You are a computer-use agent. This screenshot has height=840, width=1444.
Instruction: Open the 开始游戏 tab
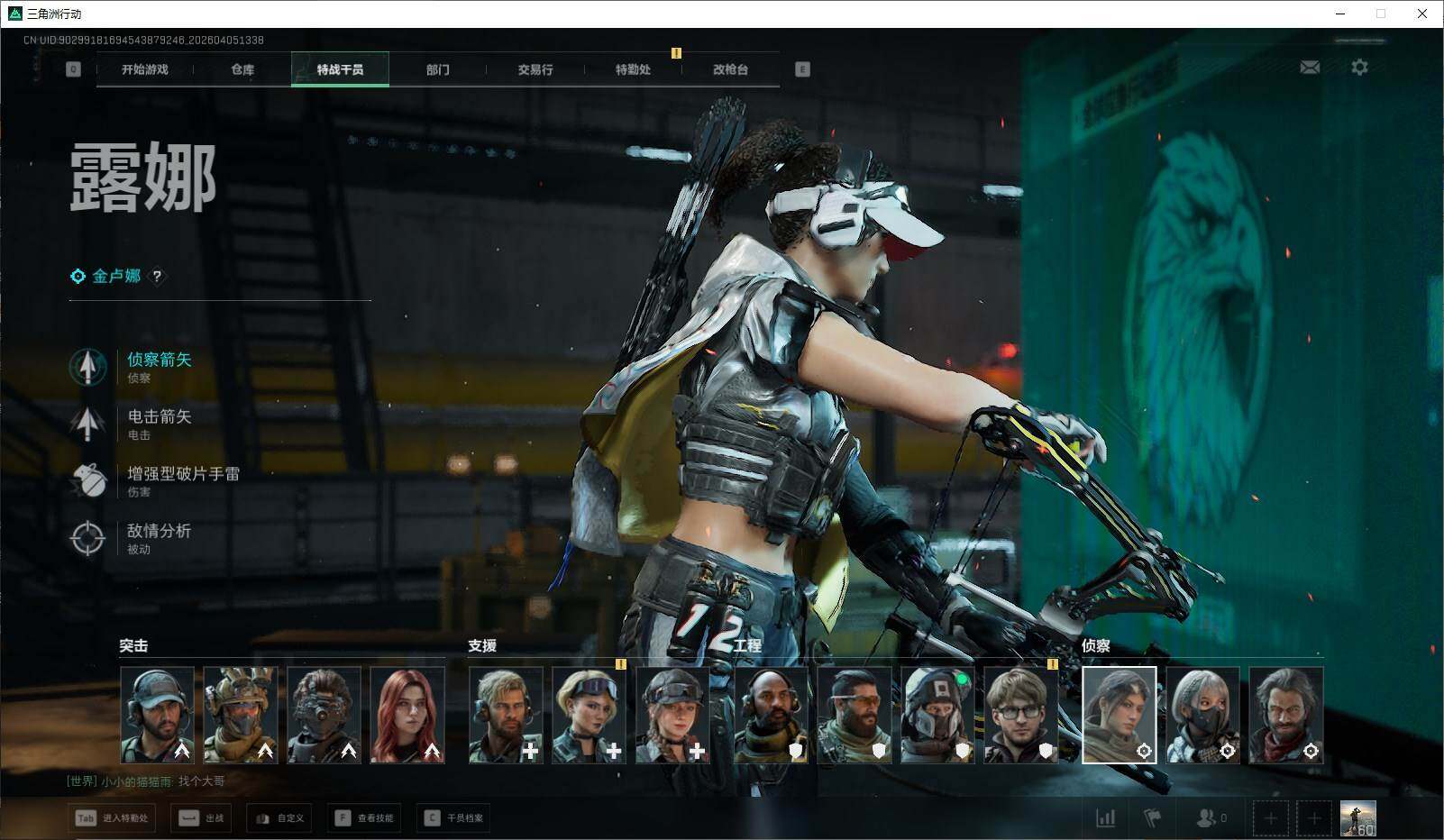145,69
